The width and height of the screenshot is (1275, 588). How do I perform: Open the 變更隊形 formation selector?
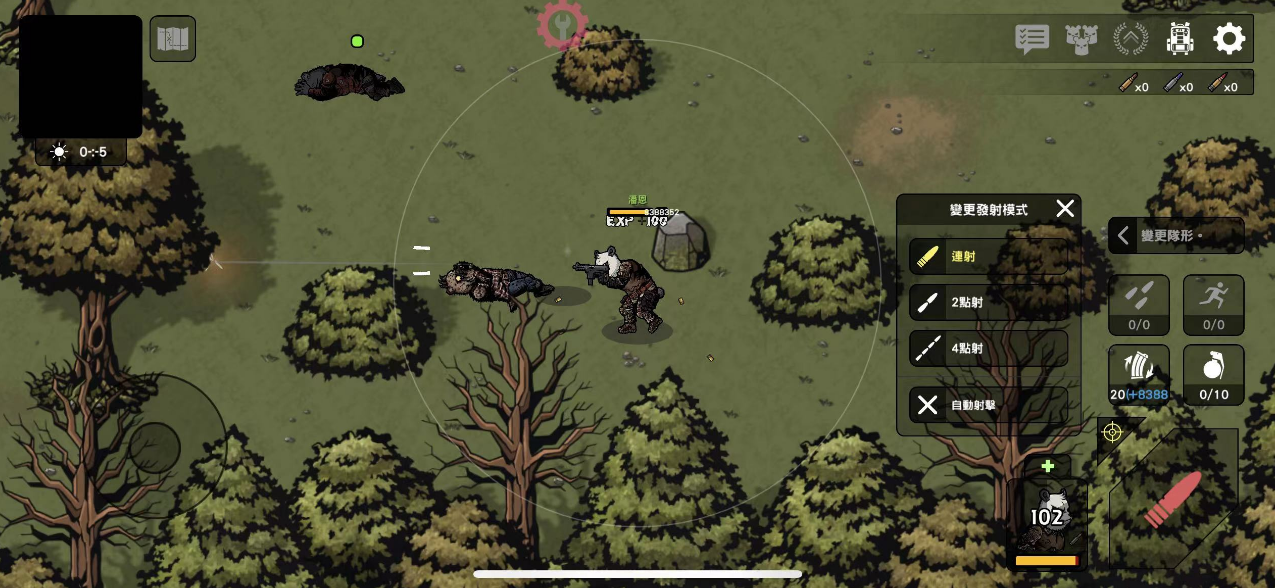[x=1176, y=236]
